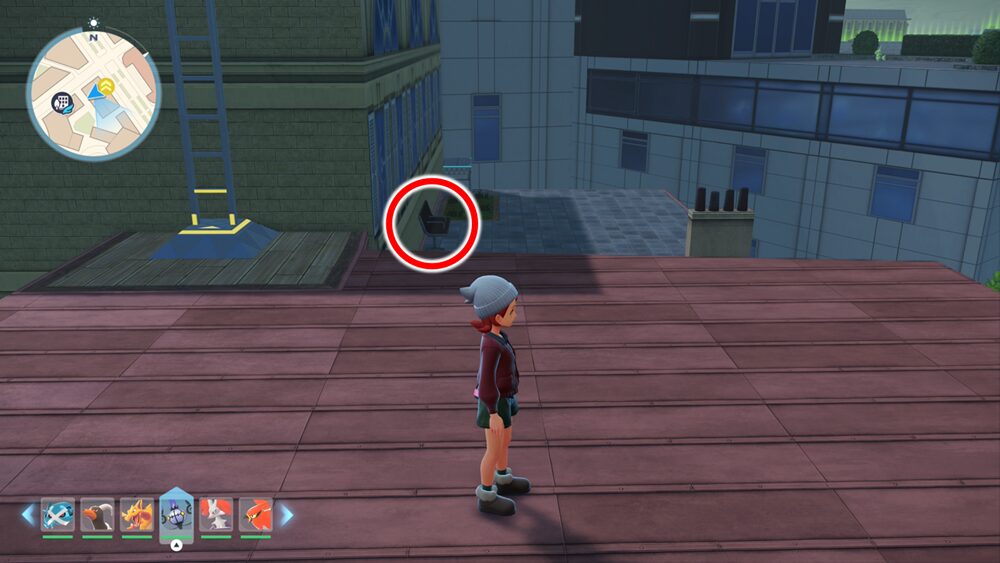
Task: Pick the red Talonflame party slot
Action: coord(256,515)
